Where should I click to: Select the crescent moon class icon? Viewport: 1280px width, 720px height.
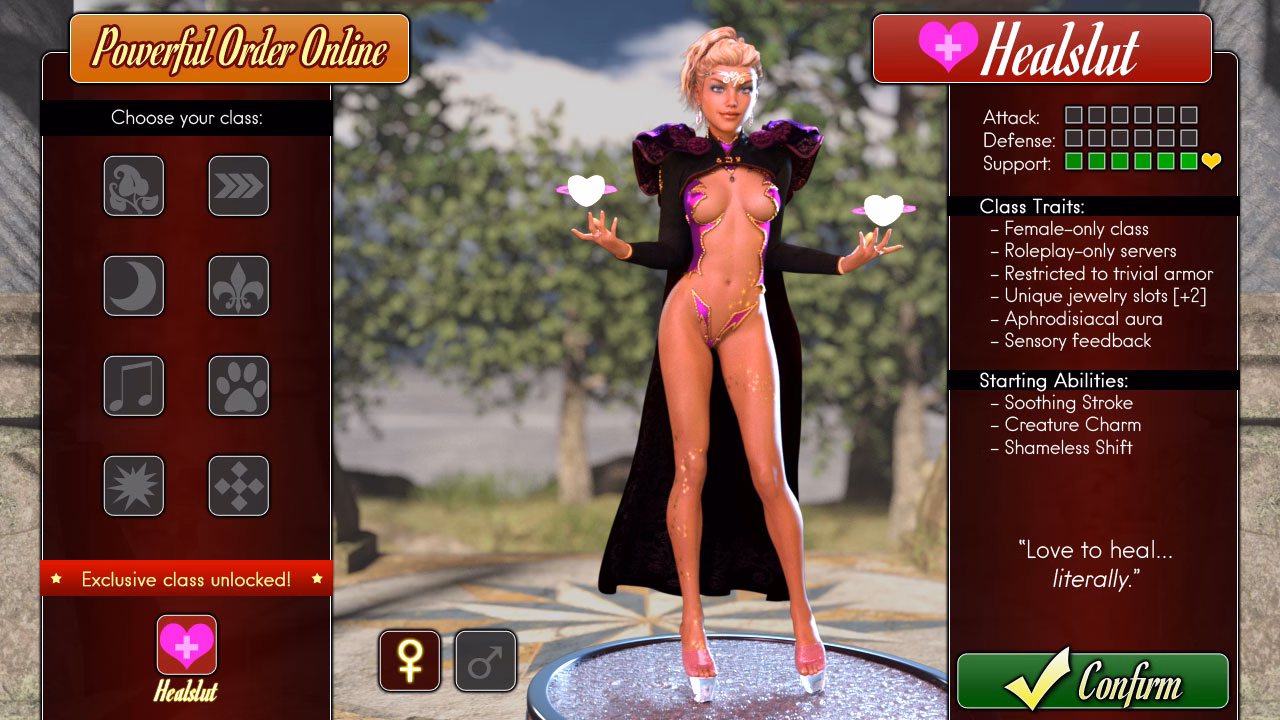pos(133,286)
